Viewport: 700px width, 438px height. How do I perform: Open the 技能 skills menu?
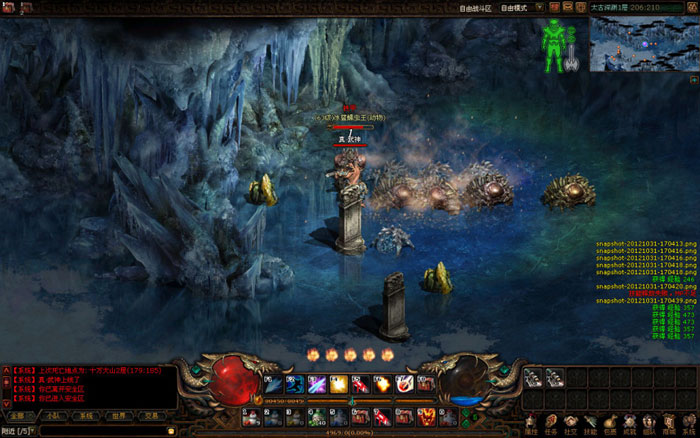tap(592, 425)
